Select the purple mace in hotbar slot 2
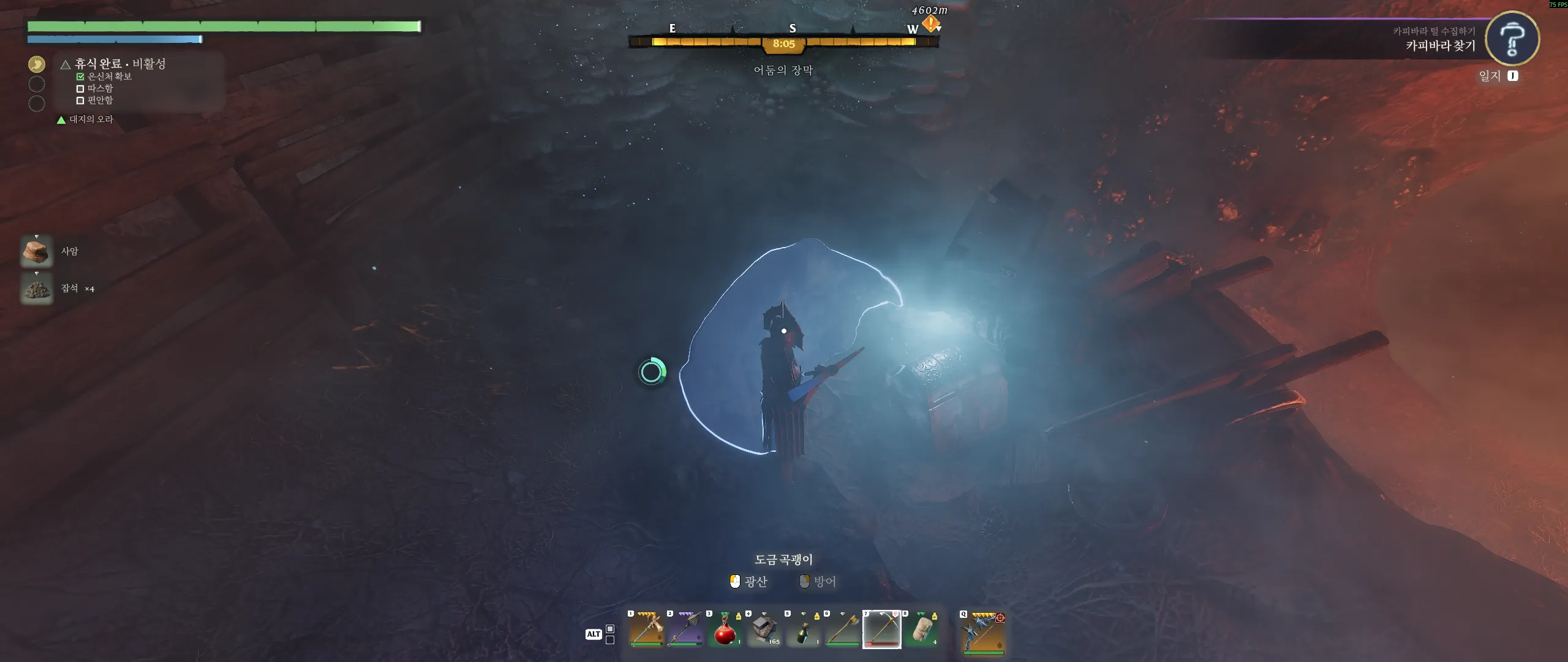Screen dimensions: 1568x662 pyautogui.click(x=685, y=630)
